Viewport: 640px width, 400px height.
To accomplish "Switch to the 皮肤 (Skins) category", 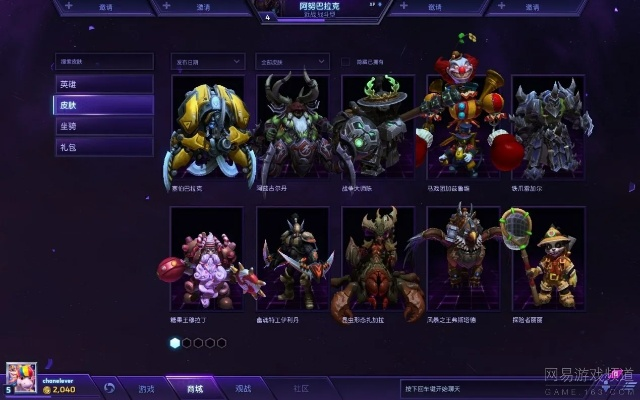I will coord(104,105).
